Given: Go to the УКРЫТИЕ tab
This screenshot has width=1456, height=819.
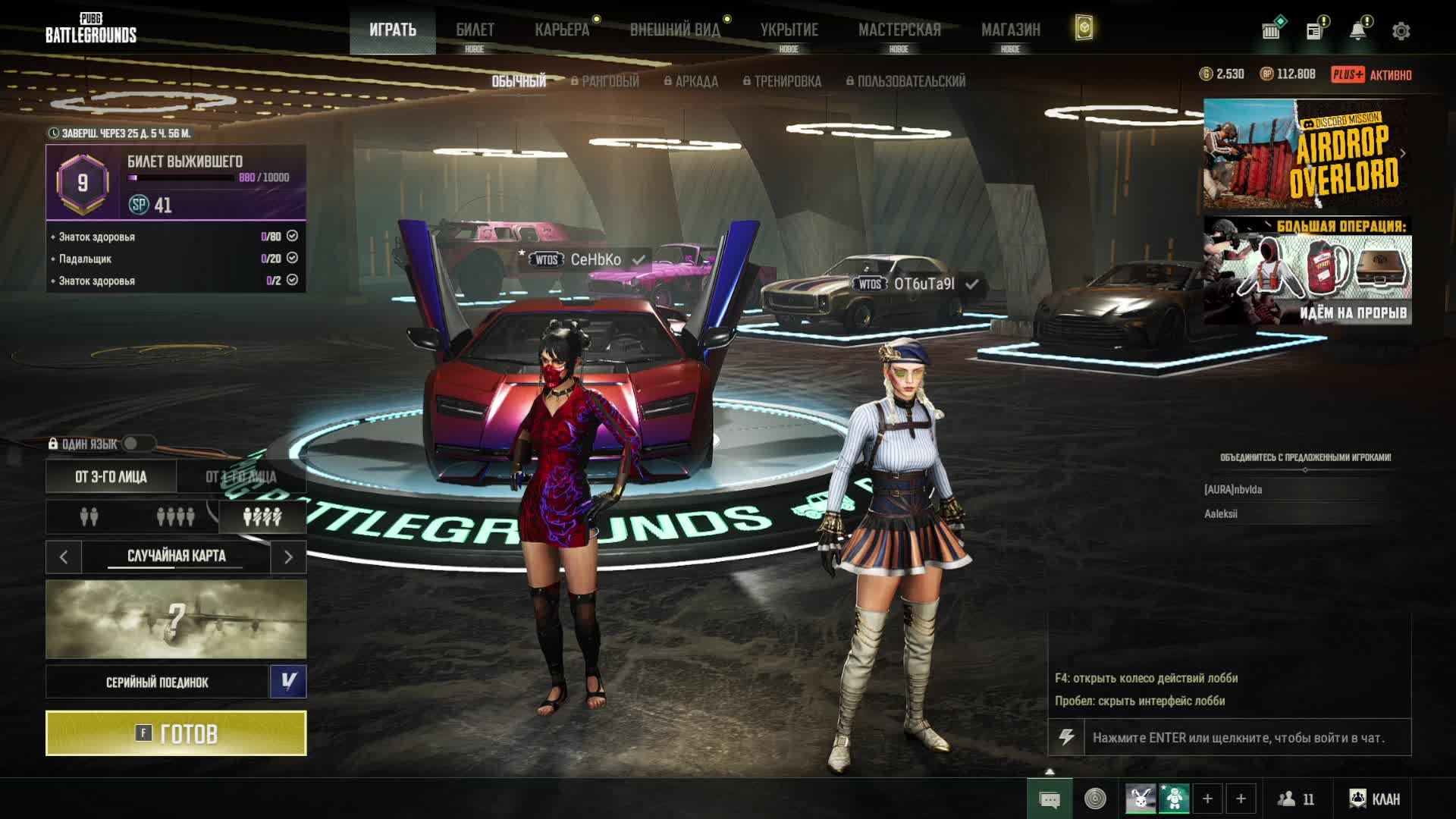Looking at the screenshot, I should (x=789, y=30).
